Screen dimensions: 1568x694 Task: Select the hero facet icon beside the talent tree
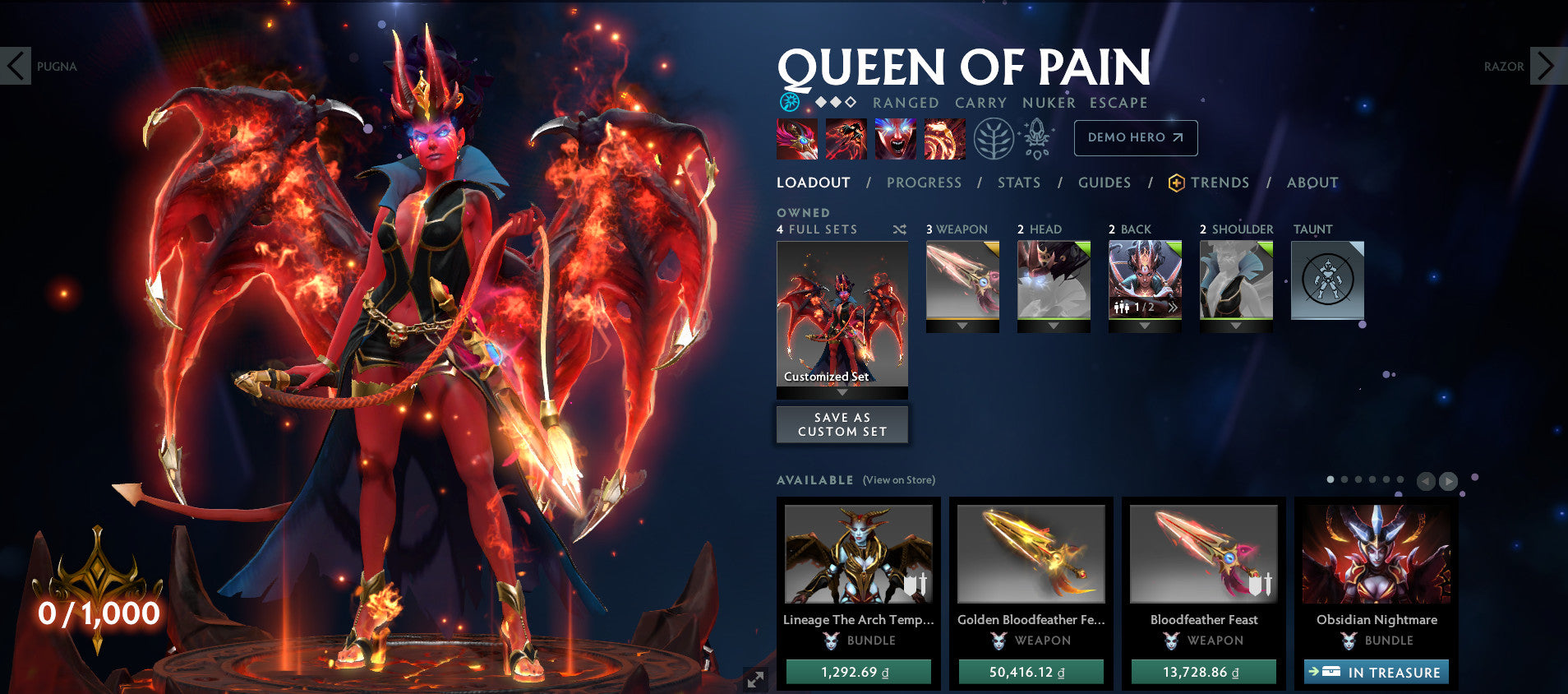(x=1037, y=140)
